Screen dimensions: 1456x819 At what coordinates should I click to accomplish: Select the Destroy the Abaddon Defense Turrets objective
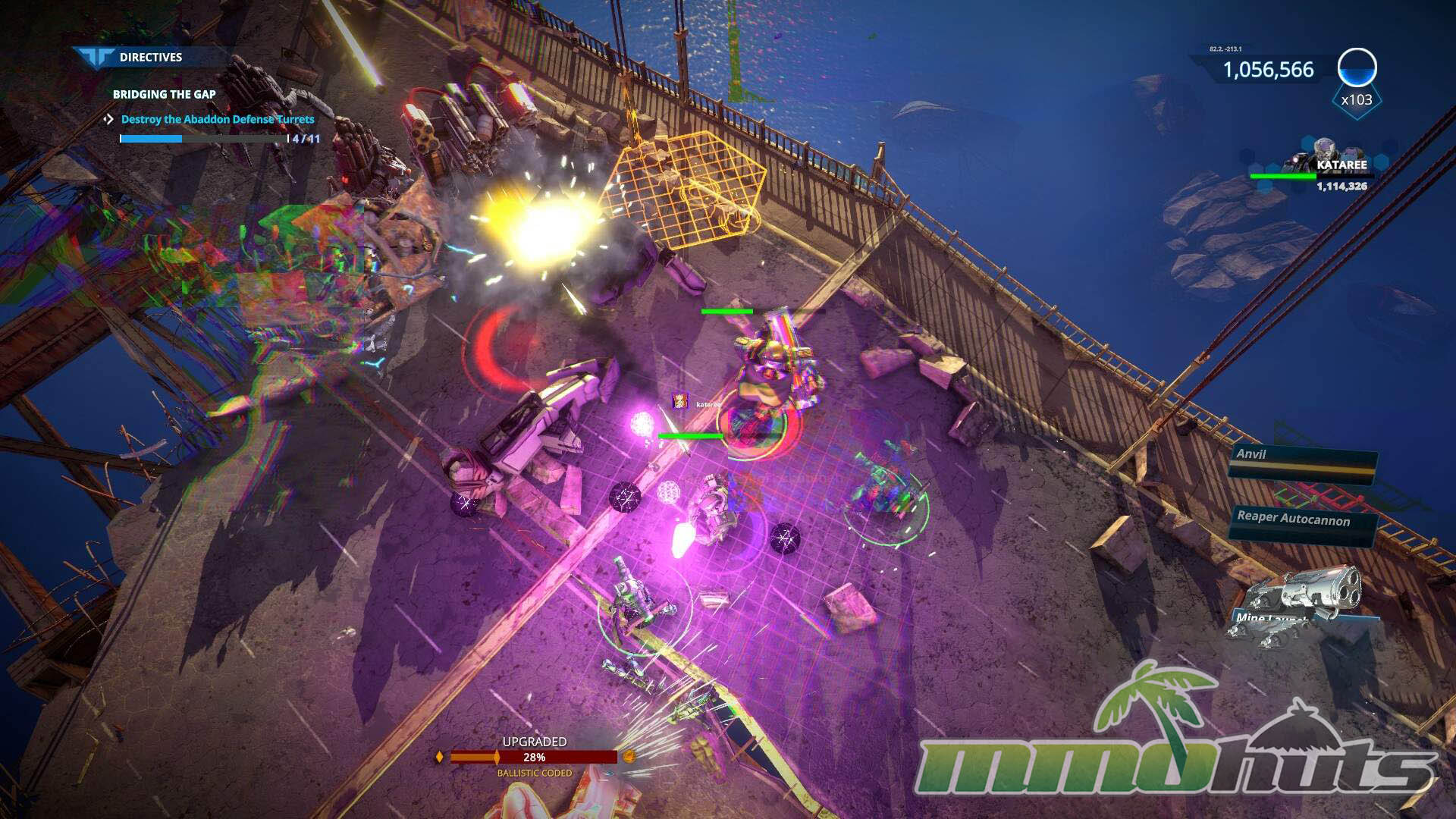(x=217, y=120)
